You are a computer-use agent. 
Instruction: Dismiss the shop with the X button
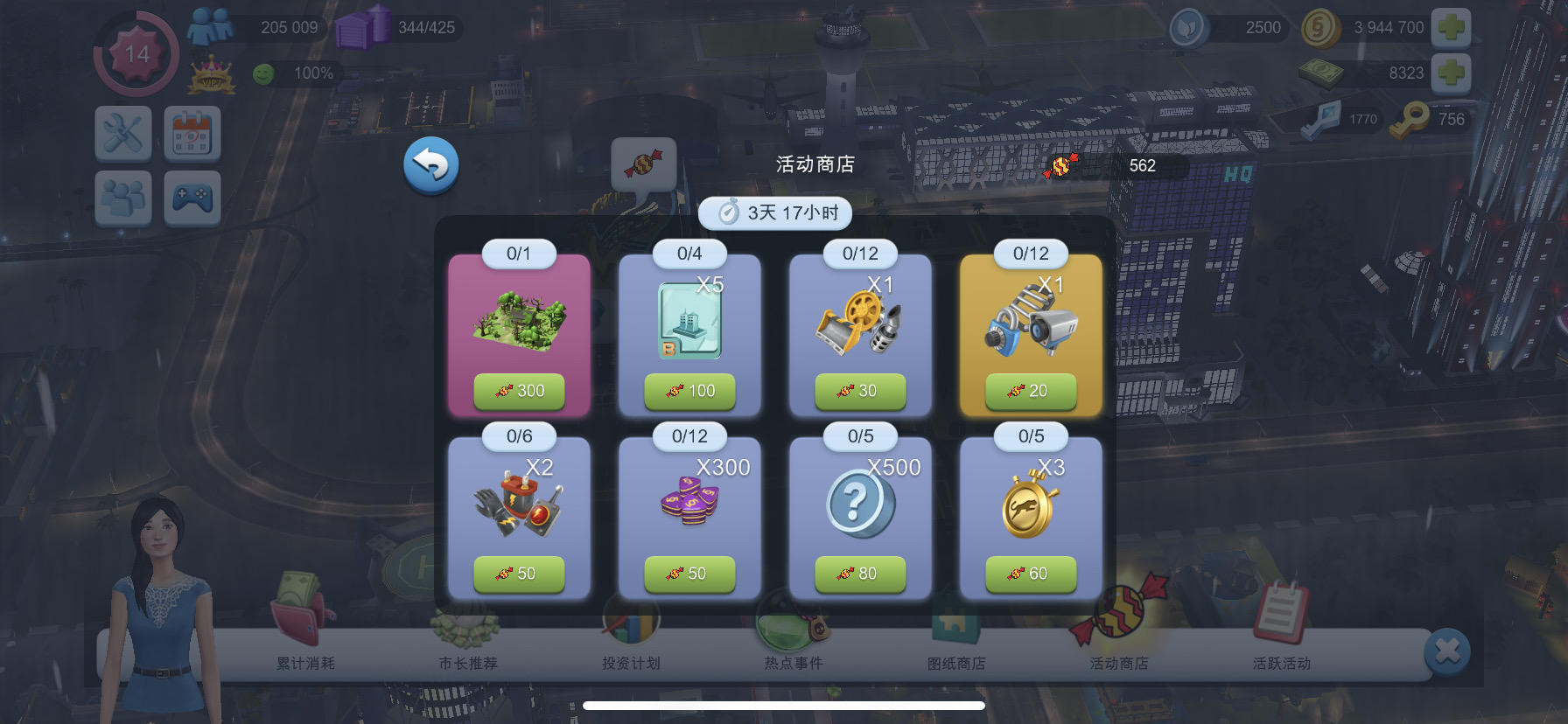coord(1448,649)
